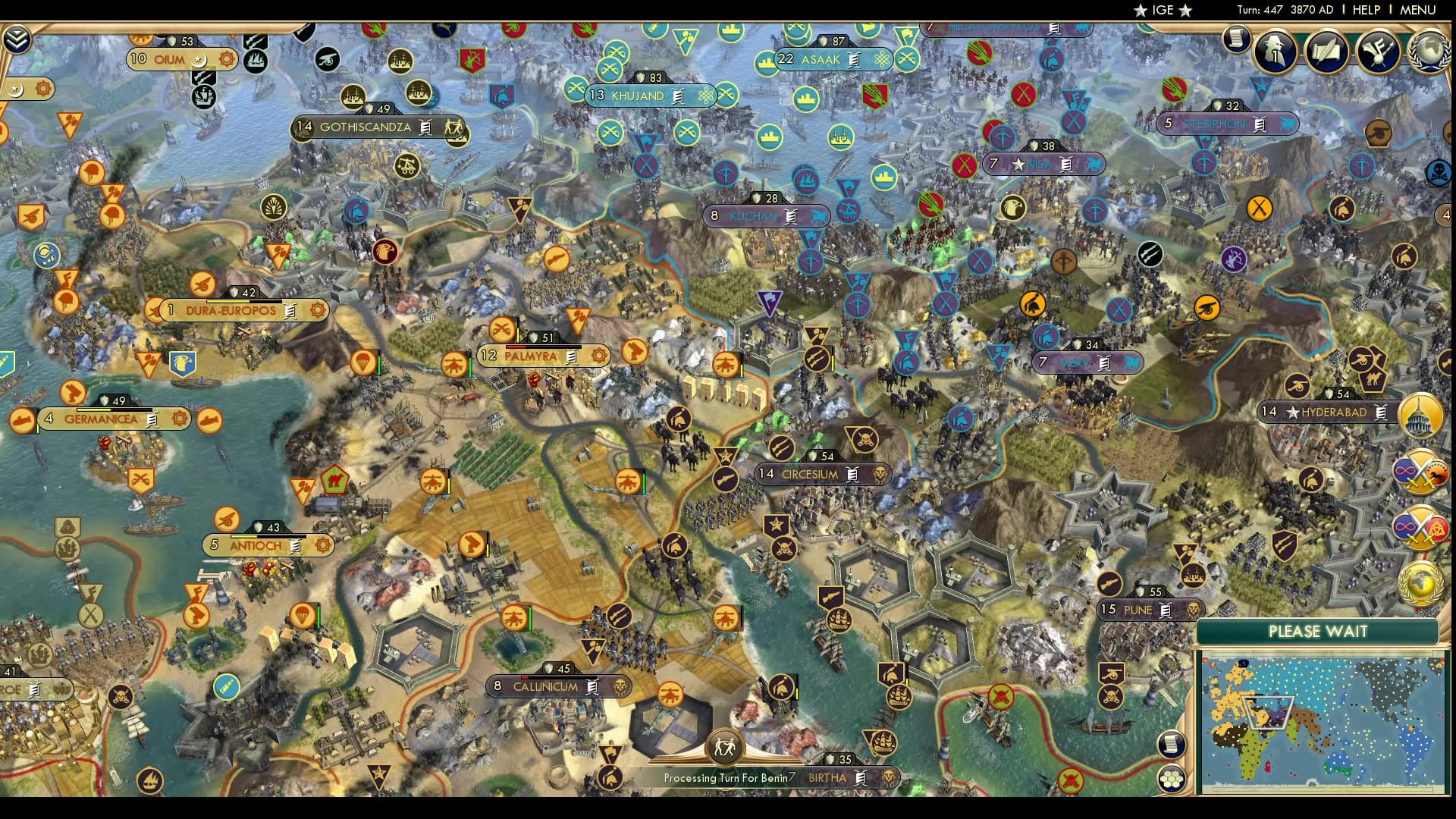Open the Diplomacy overview quill-and-scroll icon
The image size is (1456, 819).
coord(1326,52)
